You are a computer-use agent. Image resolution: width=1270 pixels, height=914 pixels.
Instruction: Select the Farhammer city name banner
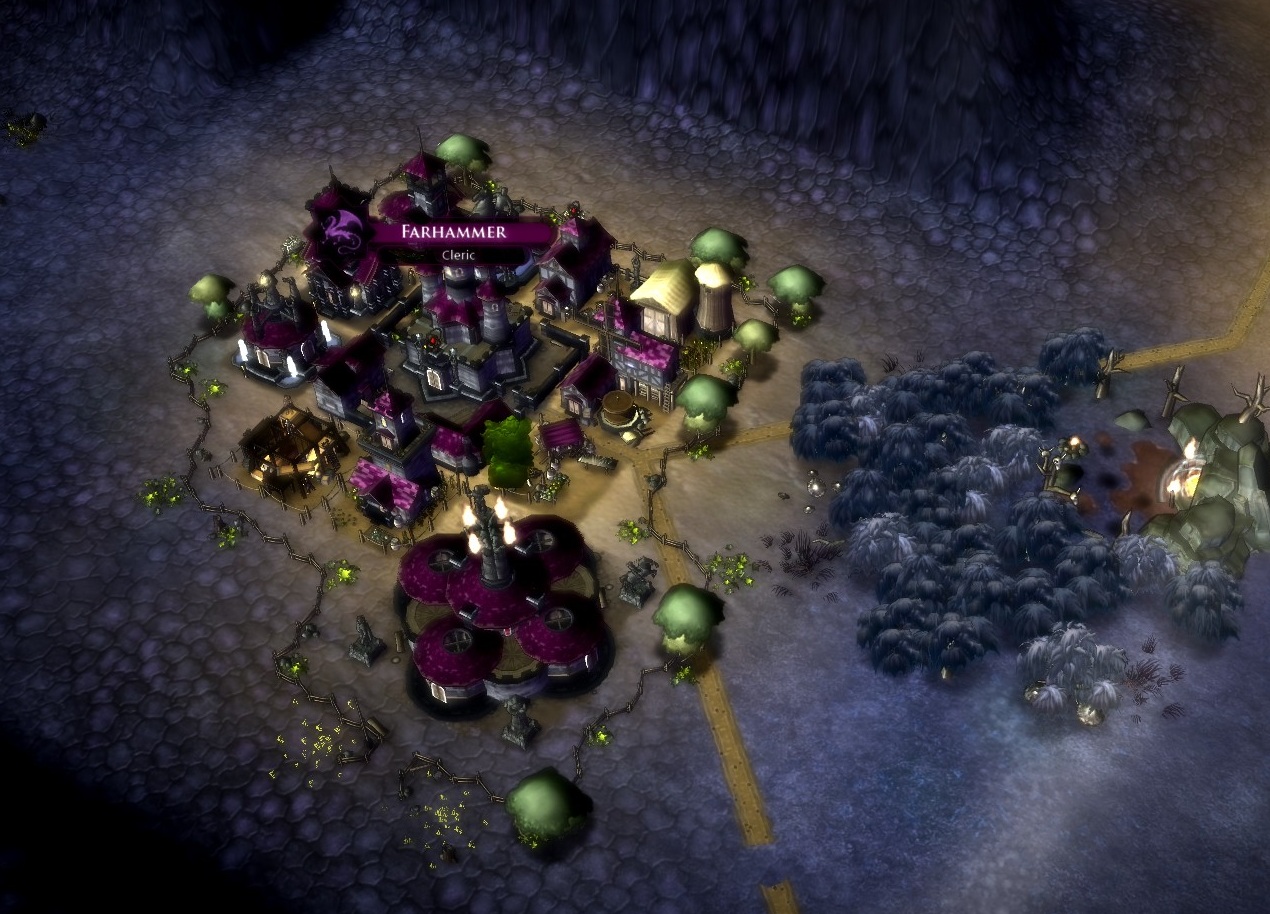pos(455,232)
